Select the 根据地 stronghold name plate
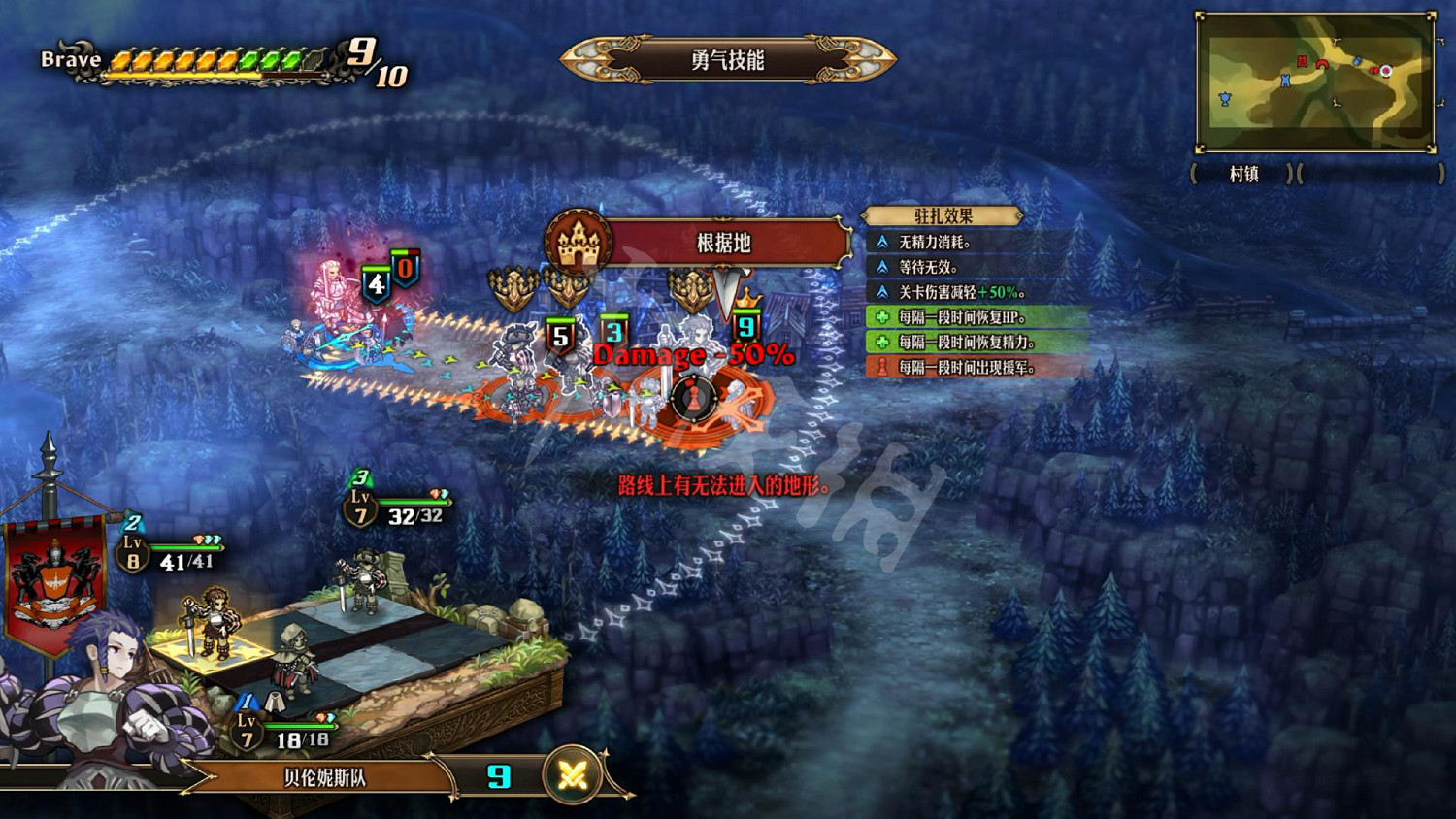Screen dimensions: 1456x819 pos(724,243)
